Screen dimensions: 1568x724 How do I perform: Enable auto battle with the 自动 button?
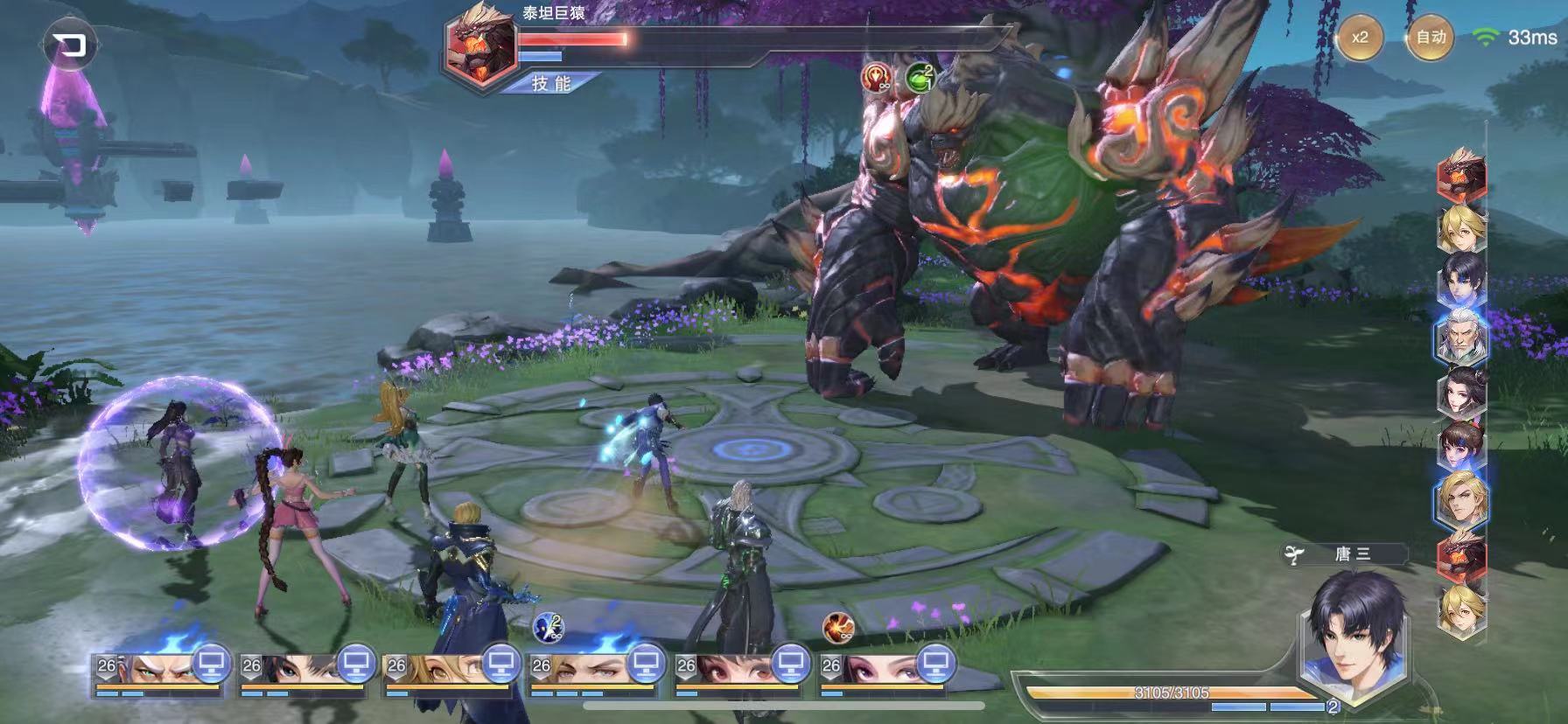coord(1431,38)
